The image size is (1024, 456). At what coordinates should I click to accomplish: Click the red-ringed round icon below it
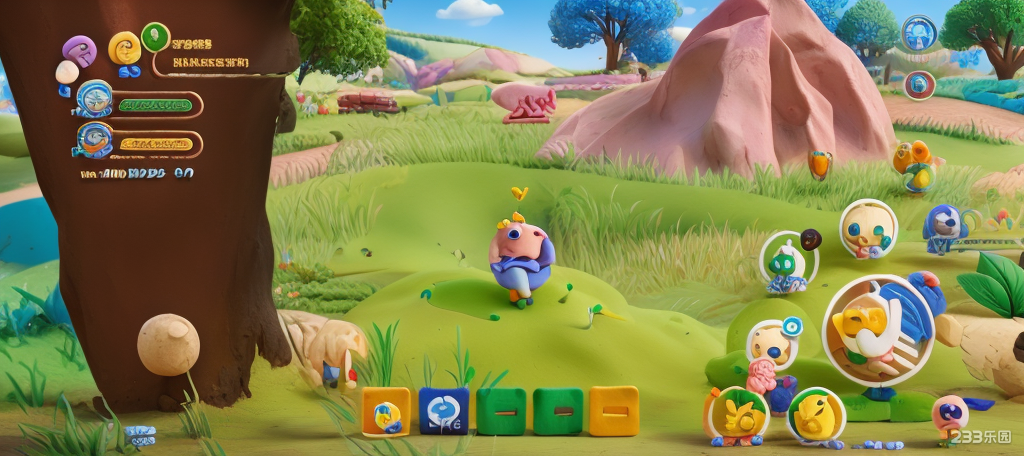point(920,84)
